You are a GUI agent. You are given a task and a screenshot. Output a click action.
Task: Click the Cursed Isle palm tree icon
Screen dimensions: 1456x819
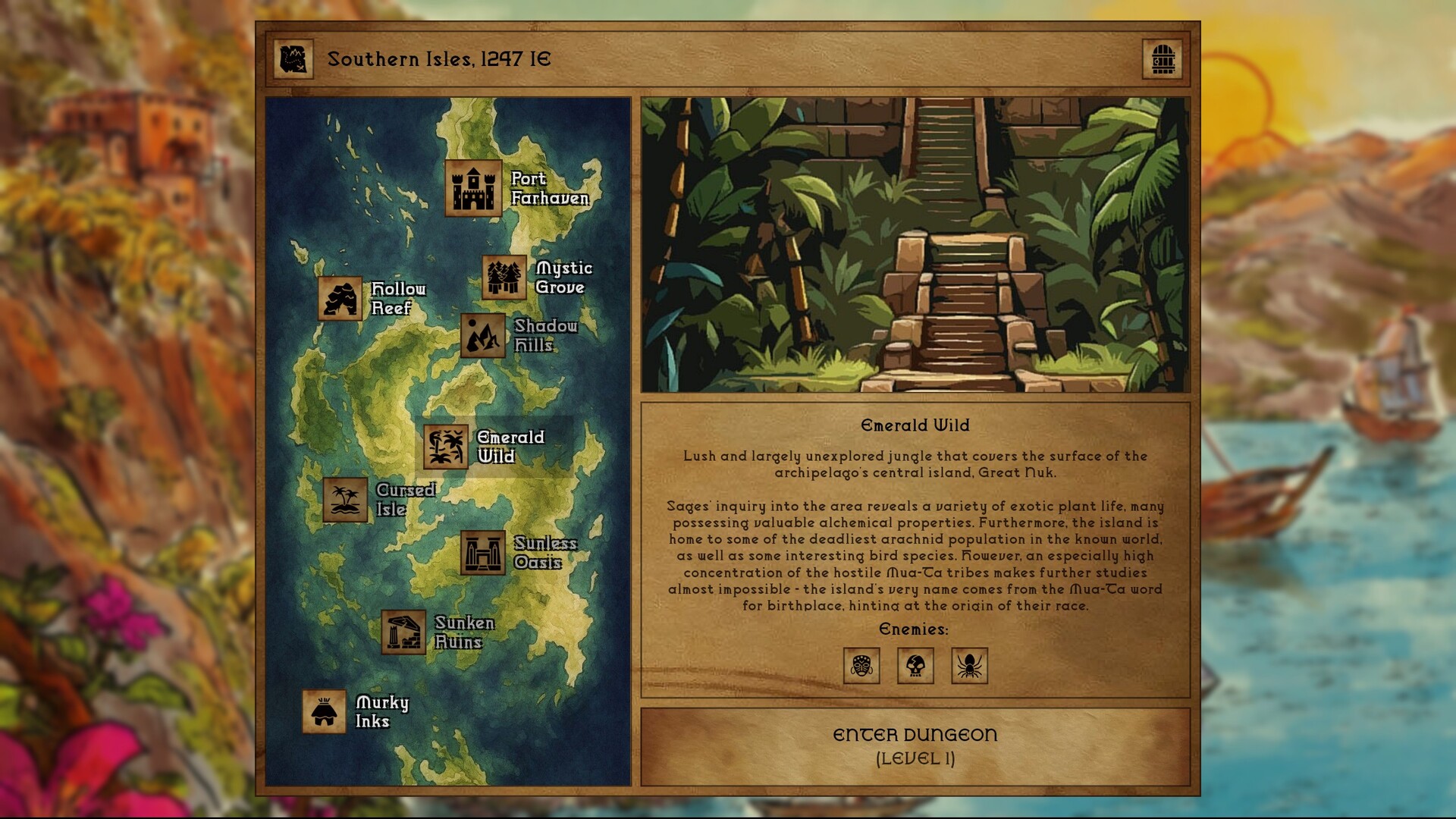click(x=345, y=500)
